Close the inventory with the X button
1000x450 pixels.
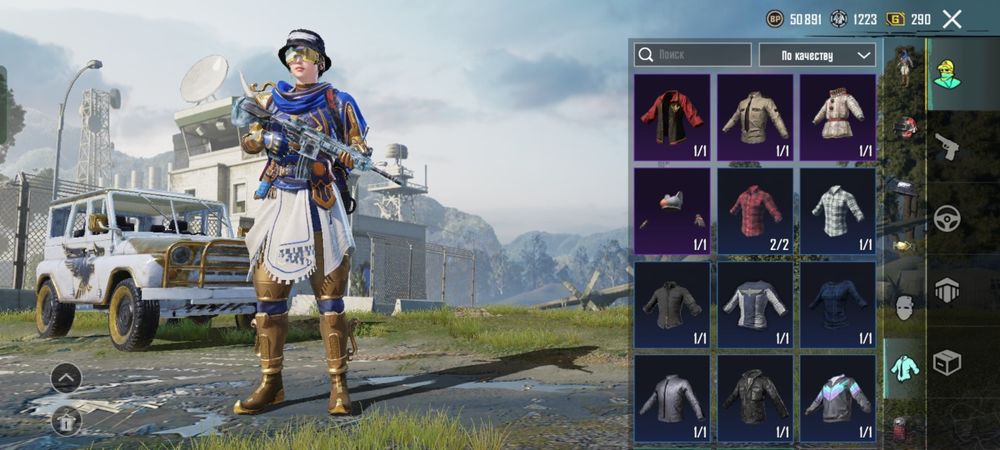point(952,18)
